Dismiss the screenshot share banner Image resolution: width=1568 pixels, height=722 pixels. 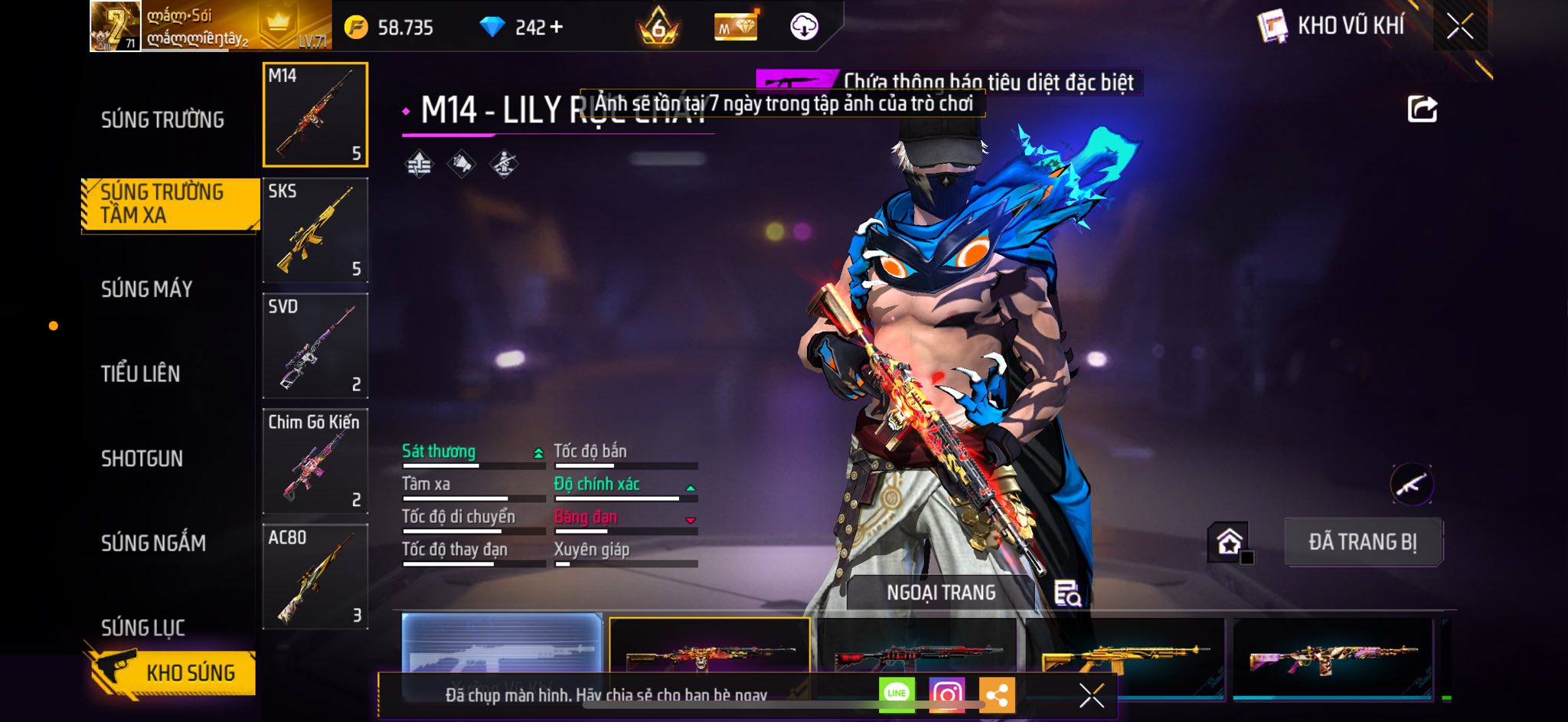(1091, 695)
